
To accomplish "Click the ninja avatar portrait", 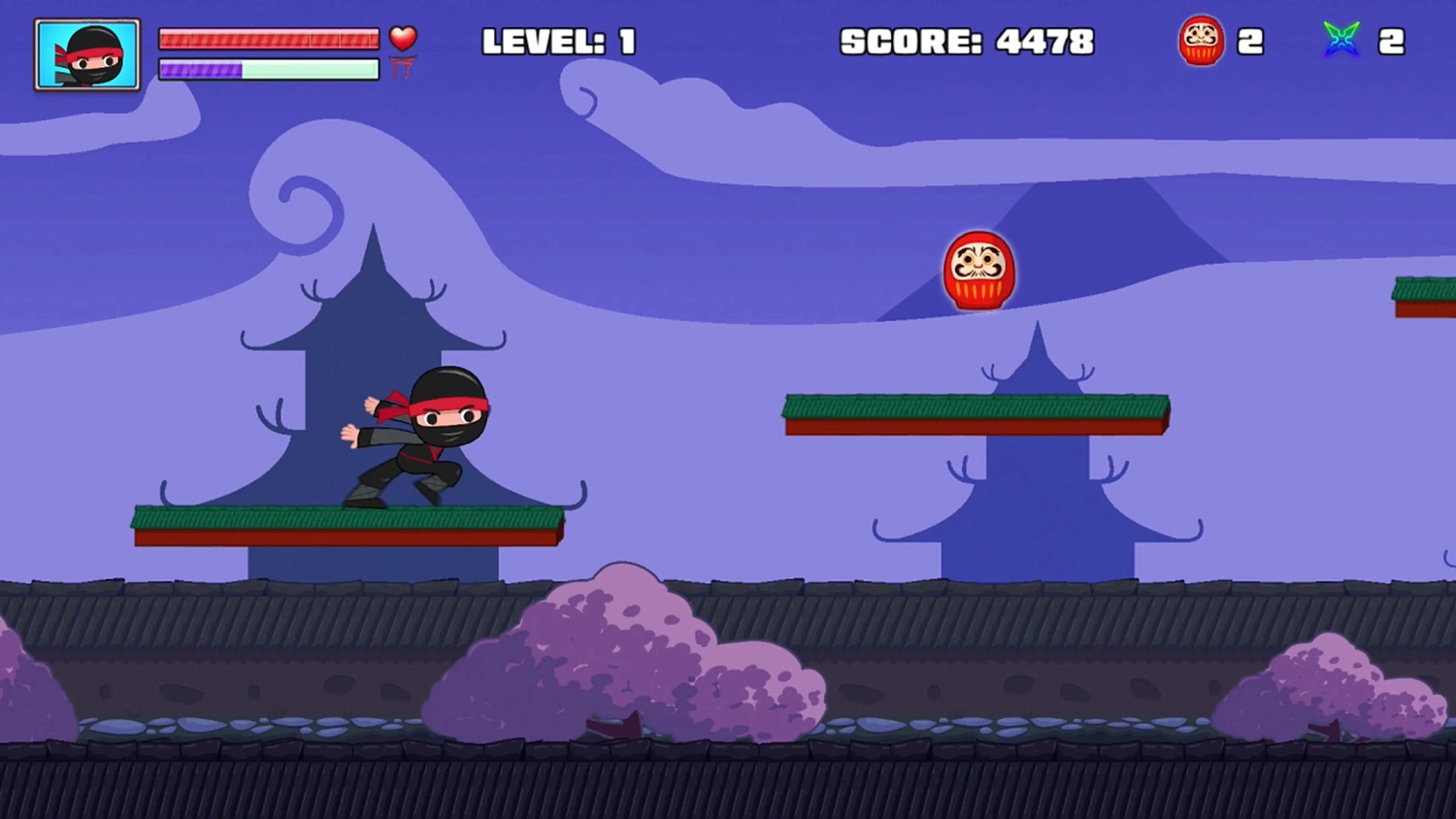I will pos(85,53).
